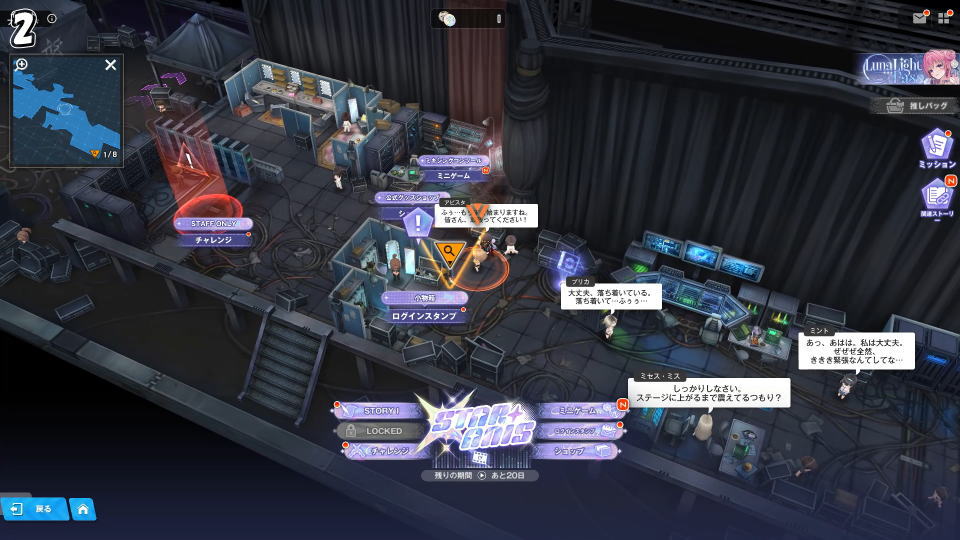Open the grid menu icon in top corner
The height and width of the screenshot is (540, 960).
coord(943,18)
